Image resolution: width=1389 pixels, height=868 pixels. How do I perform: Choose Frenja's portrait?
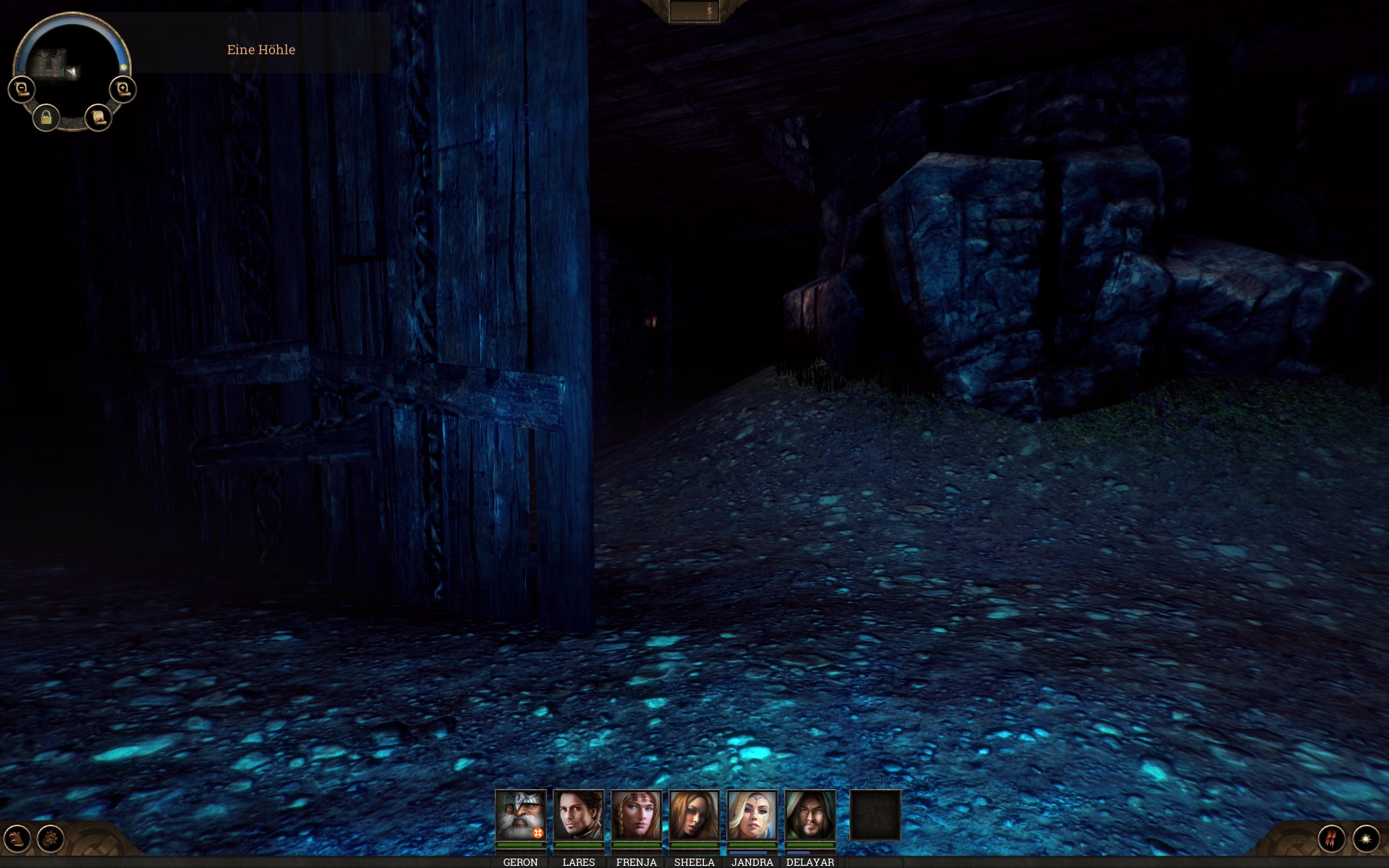(x=636, y=815)
